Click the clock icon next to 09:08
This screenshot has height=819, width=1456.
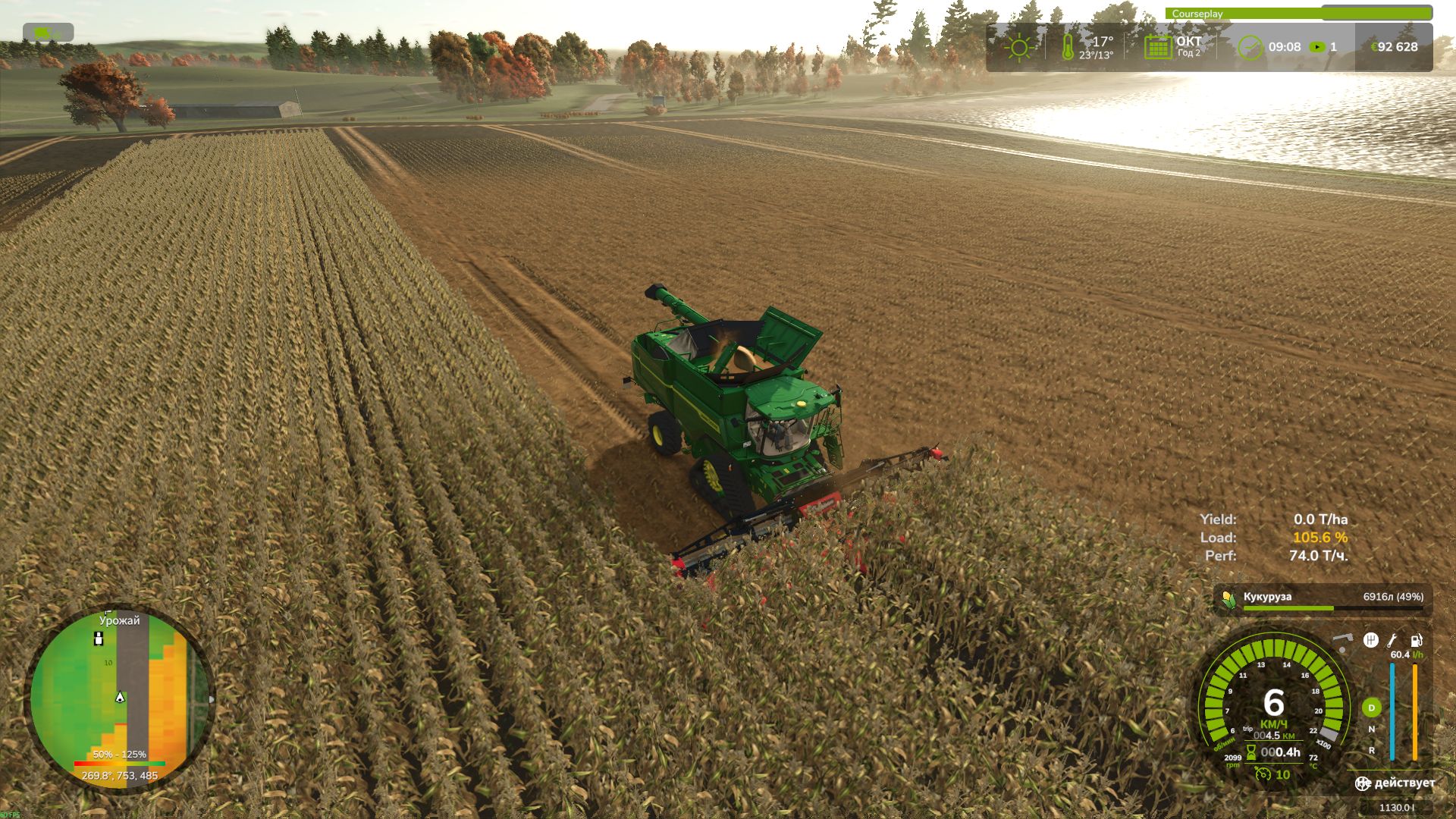(x=1250, y=47)
